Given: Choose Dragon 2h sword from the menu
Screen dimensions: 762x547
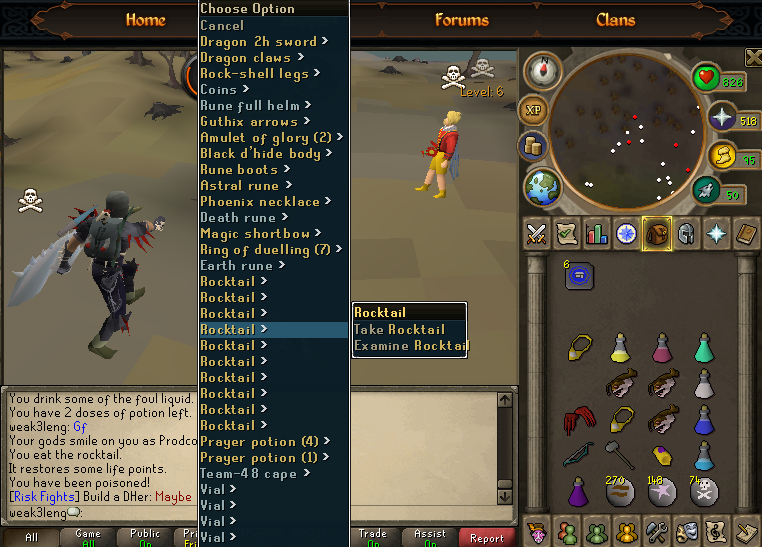Looking at the screenshot, I should (258, 42).
